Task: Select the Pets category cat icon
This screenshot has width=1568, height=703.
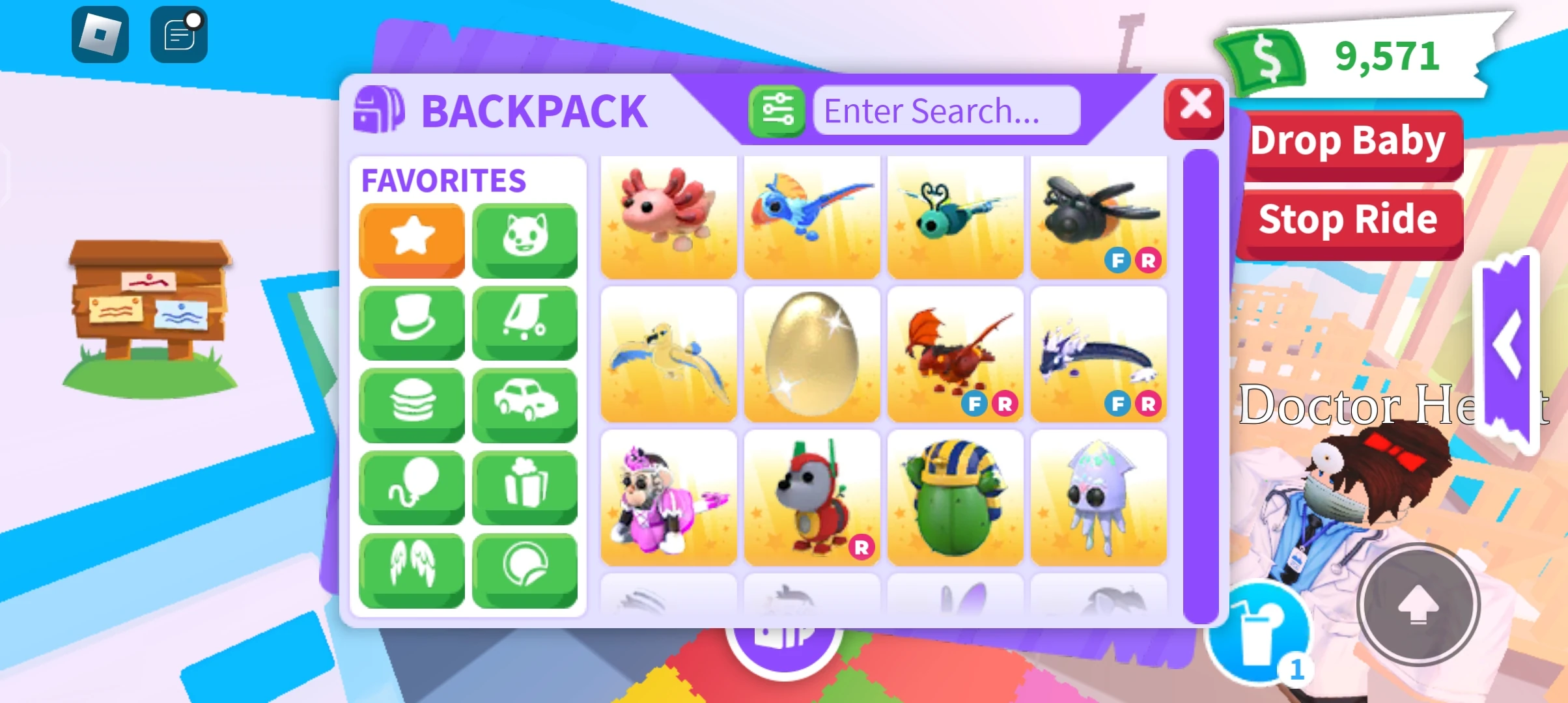Action: coord(525,240)
